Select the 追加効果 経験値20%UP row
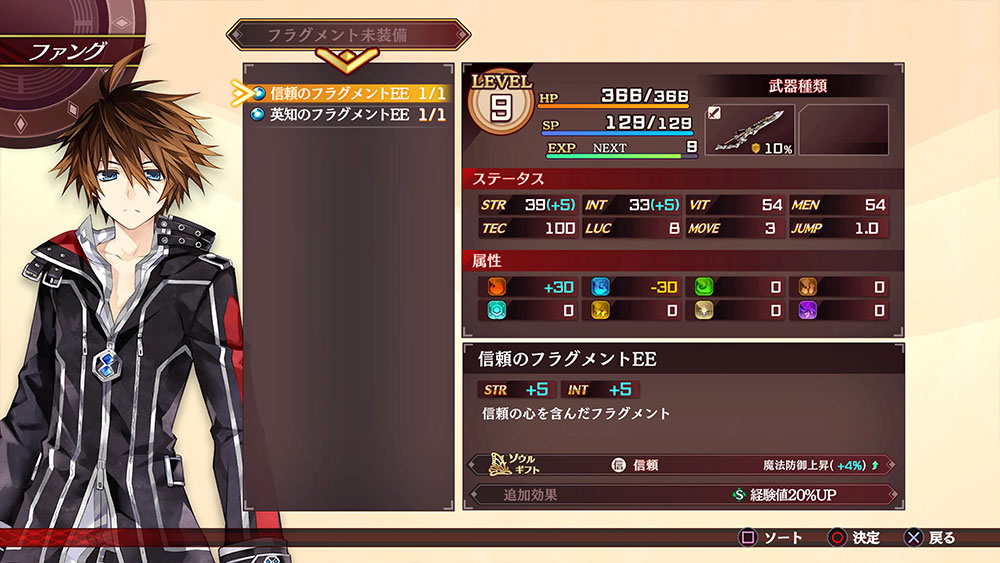 click(680, 494)
